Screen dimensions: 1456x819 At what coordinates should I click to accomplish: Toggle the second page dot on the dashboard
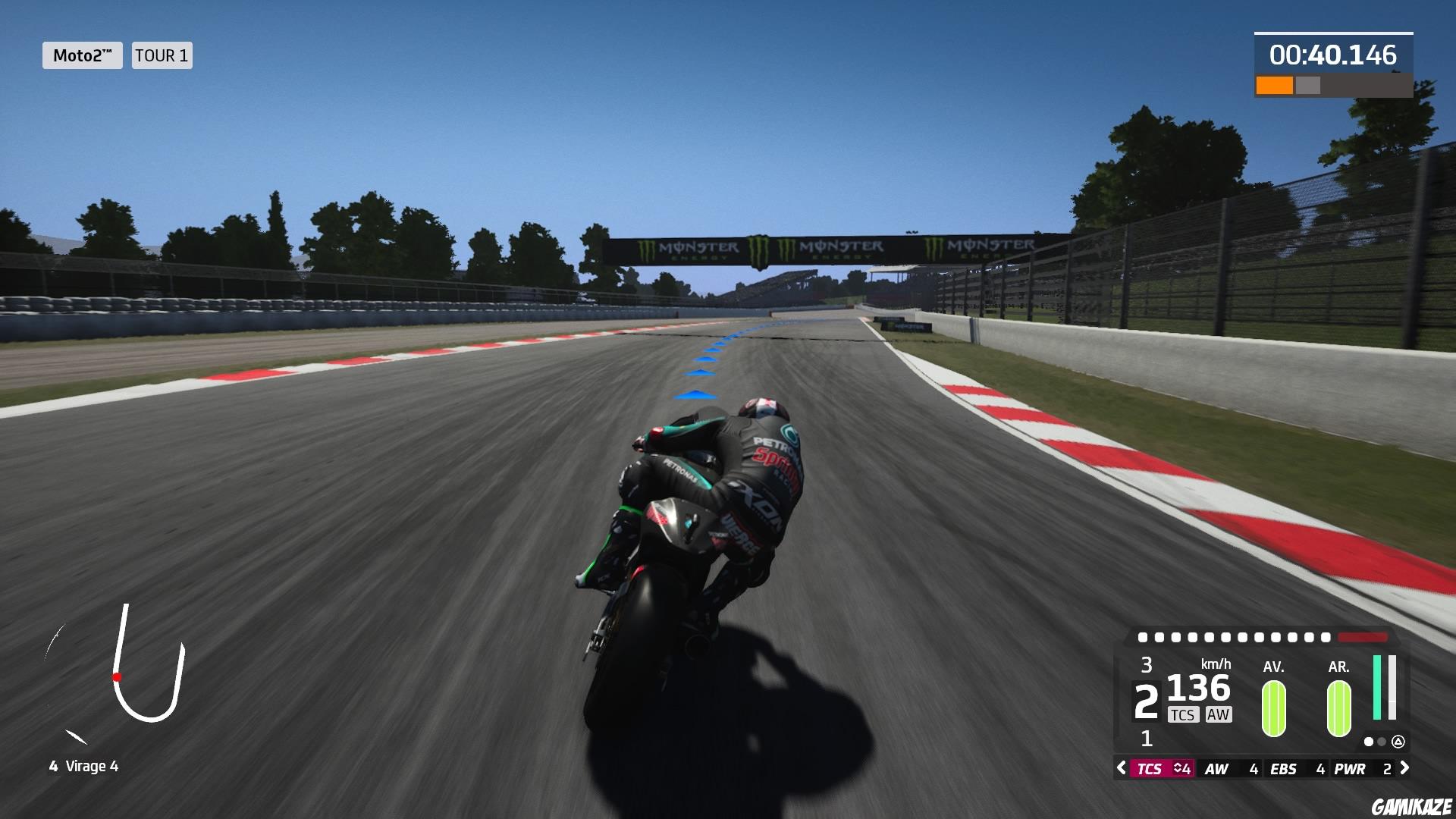click(x=1382, y=742)
